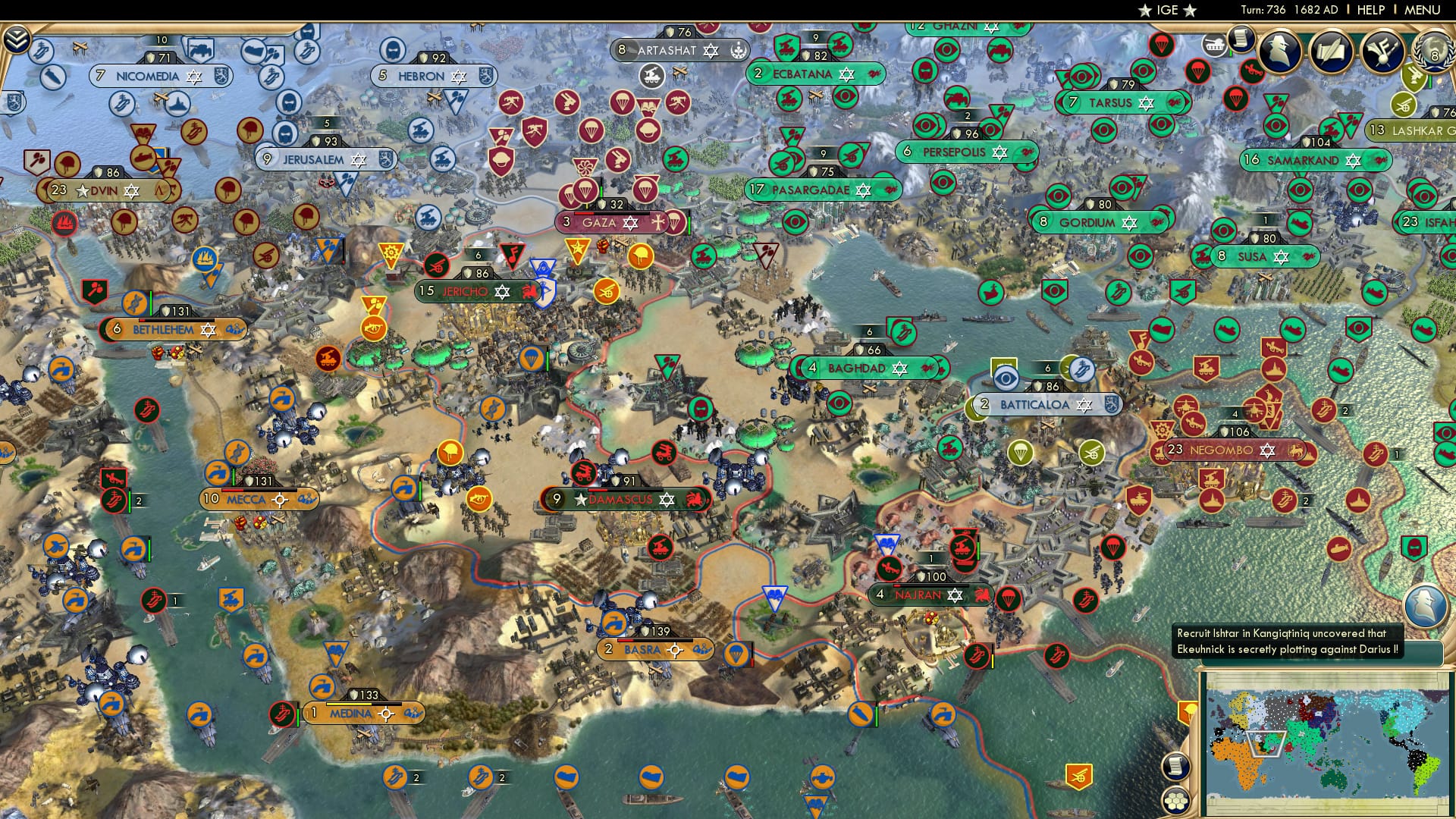Open the MENU item in the top bar
This screenshot has width=1456, height=819.
tap(1423, 9)
